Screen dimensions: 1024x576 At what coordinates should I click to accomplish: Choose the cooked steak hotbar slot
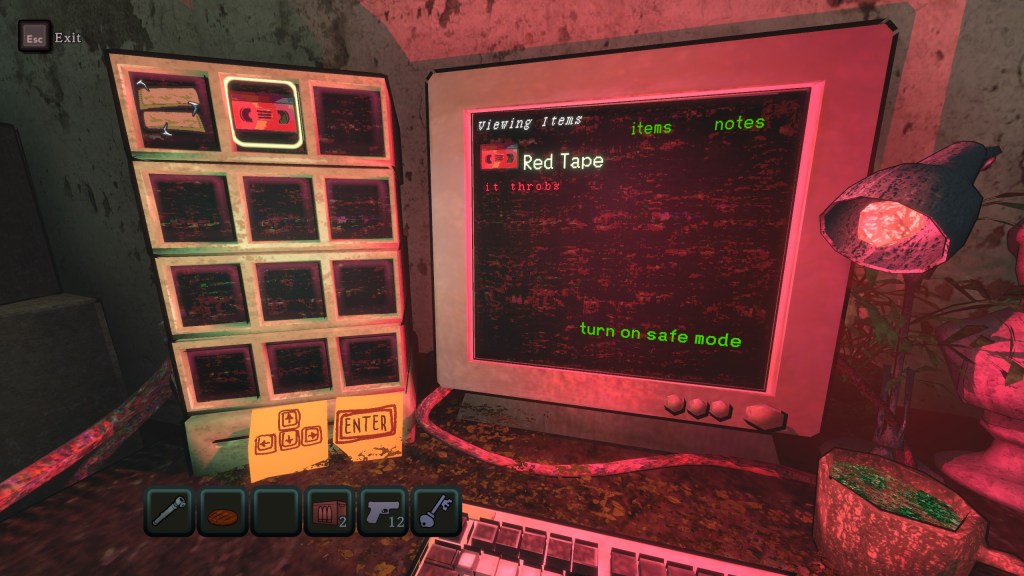pyautogui.click(x=223, y=511)
